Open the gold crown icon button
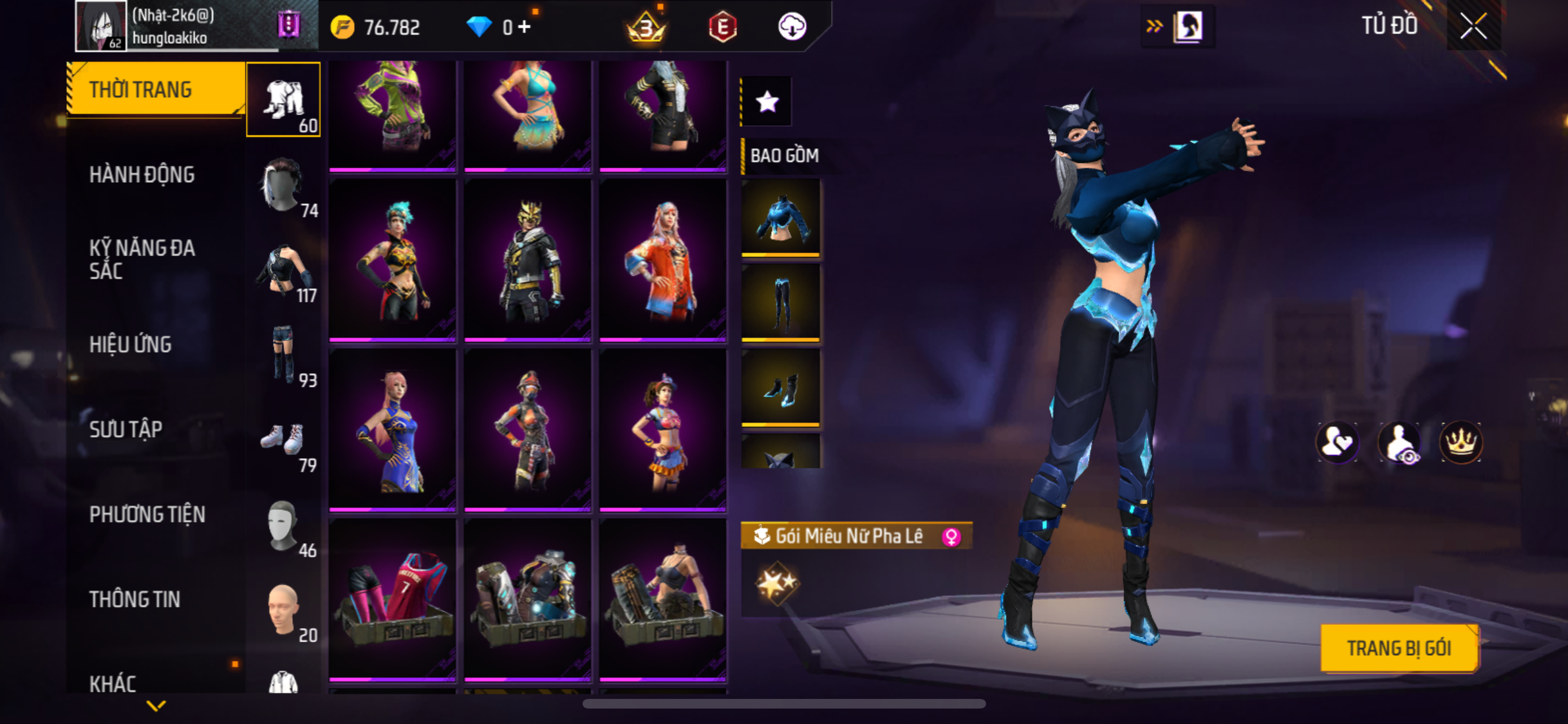The width and height of the screenshot is (1568, 724). tap(1461, 442)
